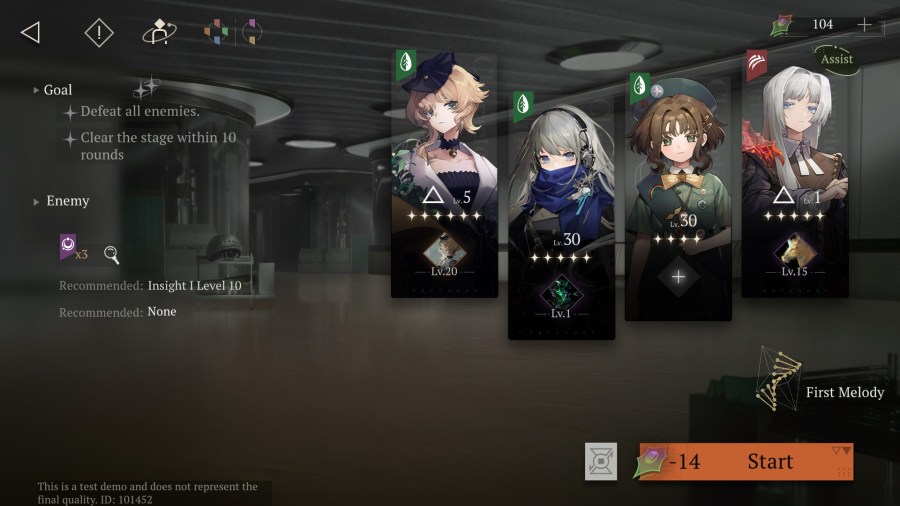Open First Melody selection
The width and height of the screenshot is (900, 506).
(x=820, y=391)
